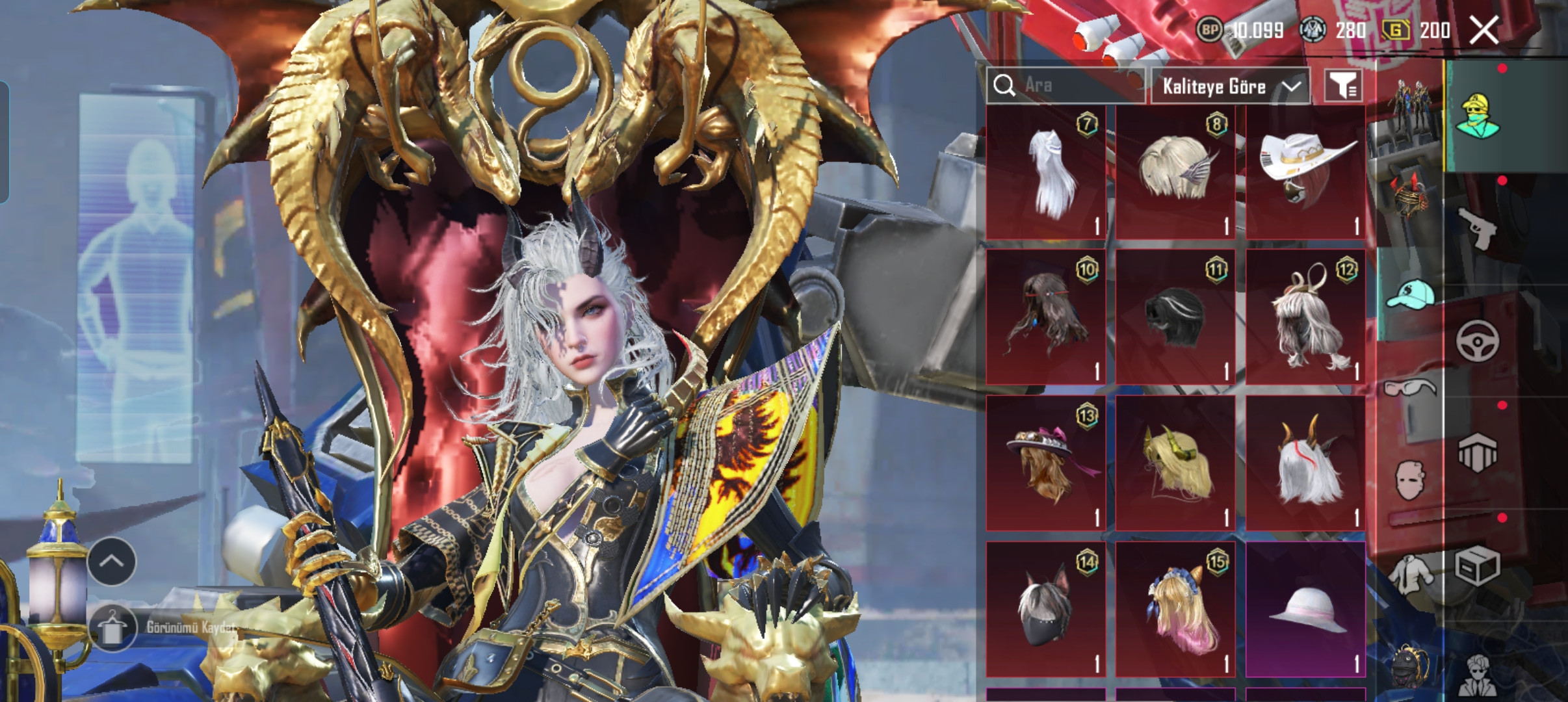Open the filter funnel button
The image size is (1568, 702).
[1343, 85]
